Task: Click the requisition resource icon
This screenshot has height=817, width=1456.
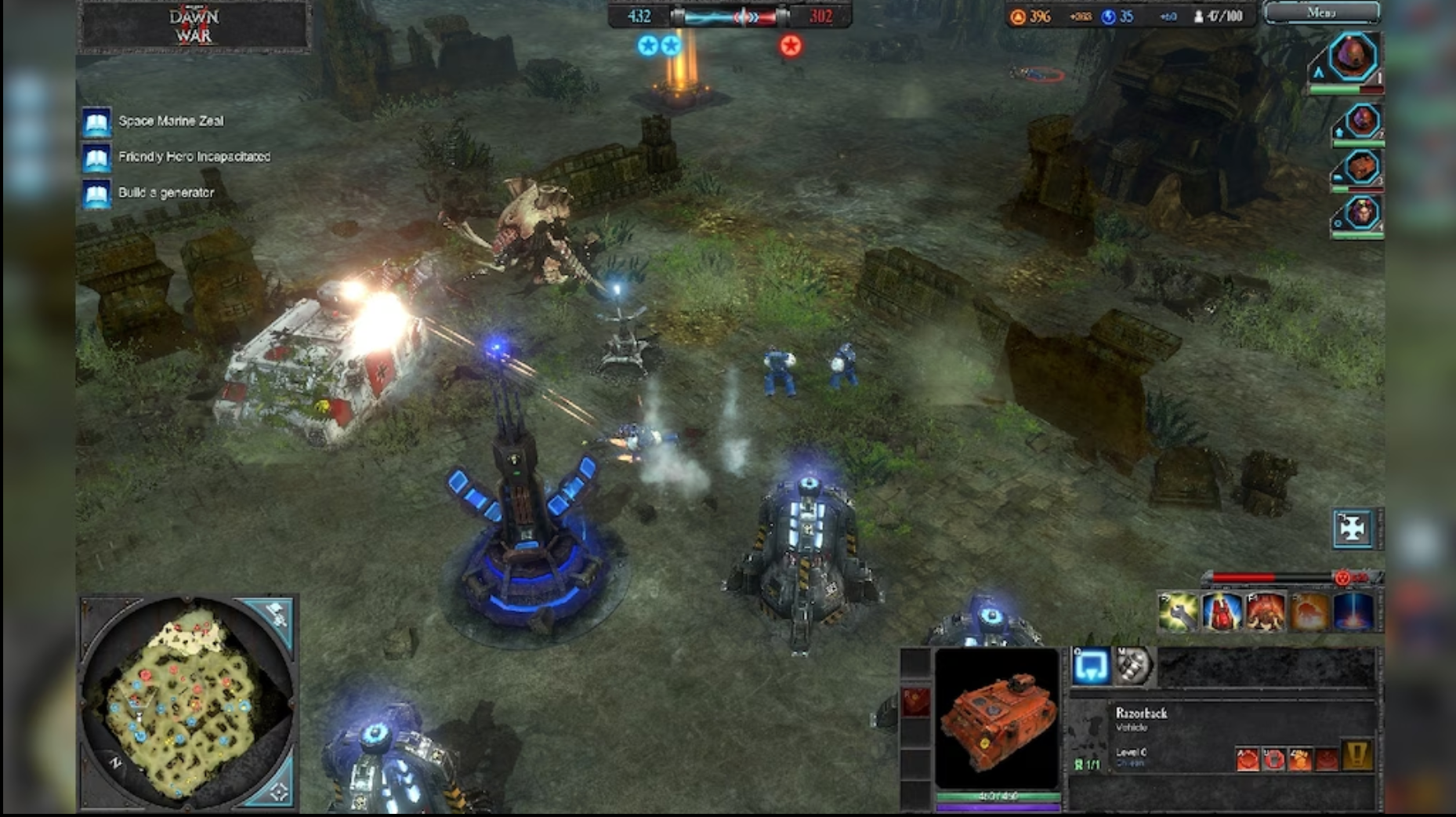Action: click(1017, 16)
